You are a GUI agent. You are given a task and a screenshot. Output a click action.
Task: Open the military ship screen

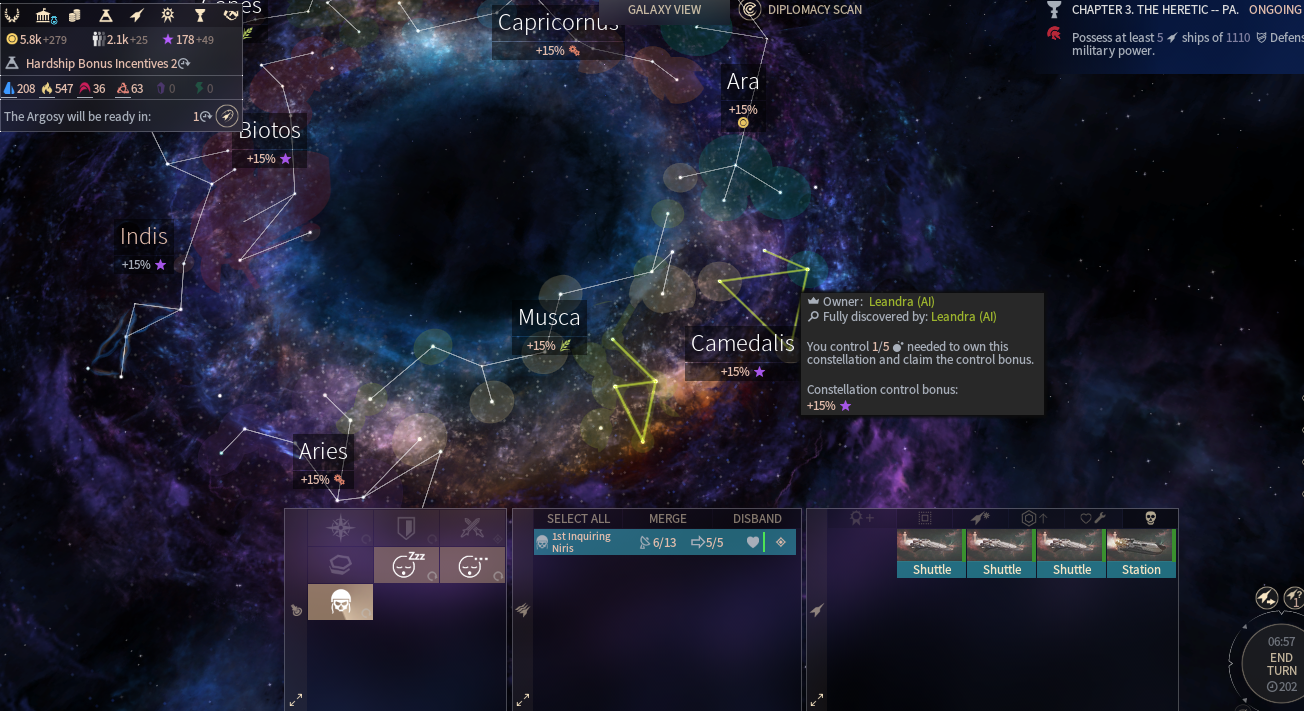(x=136, y=15)
